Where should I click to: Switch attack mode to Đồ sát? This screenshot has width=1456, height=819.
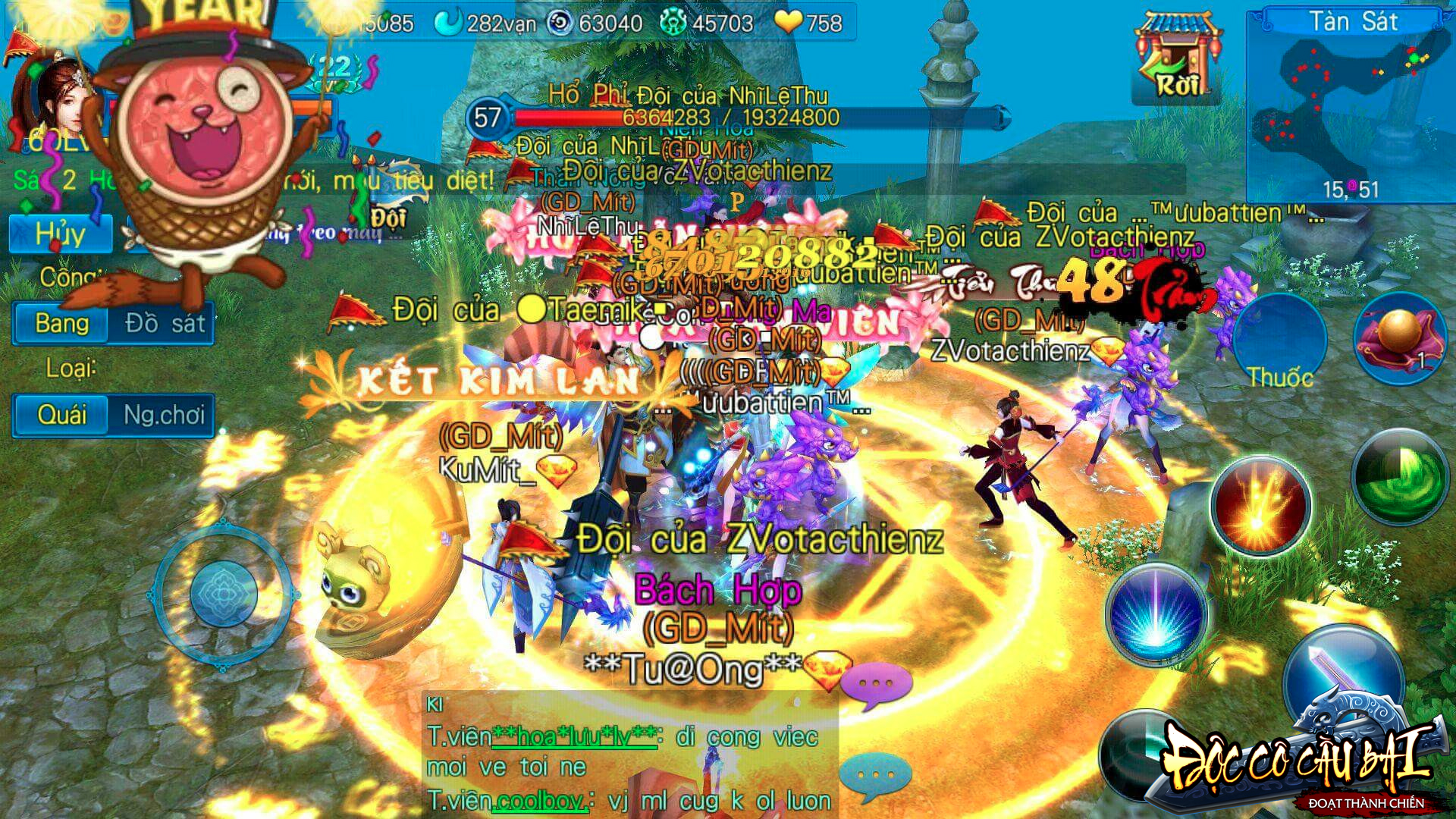point(162,324)
